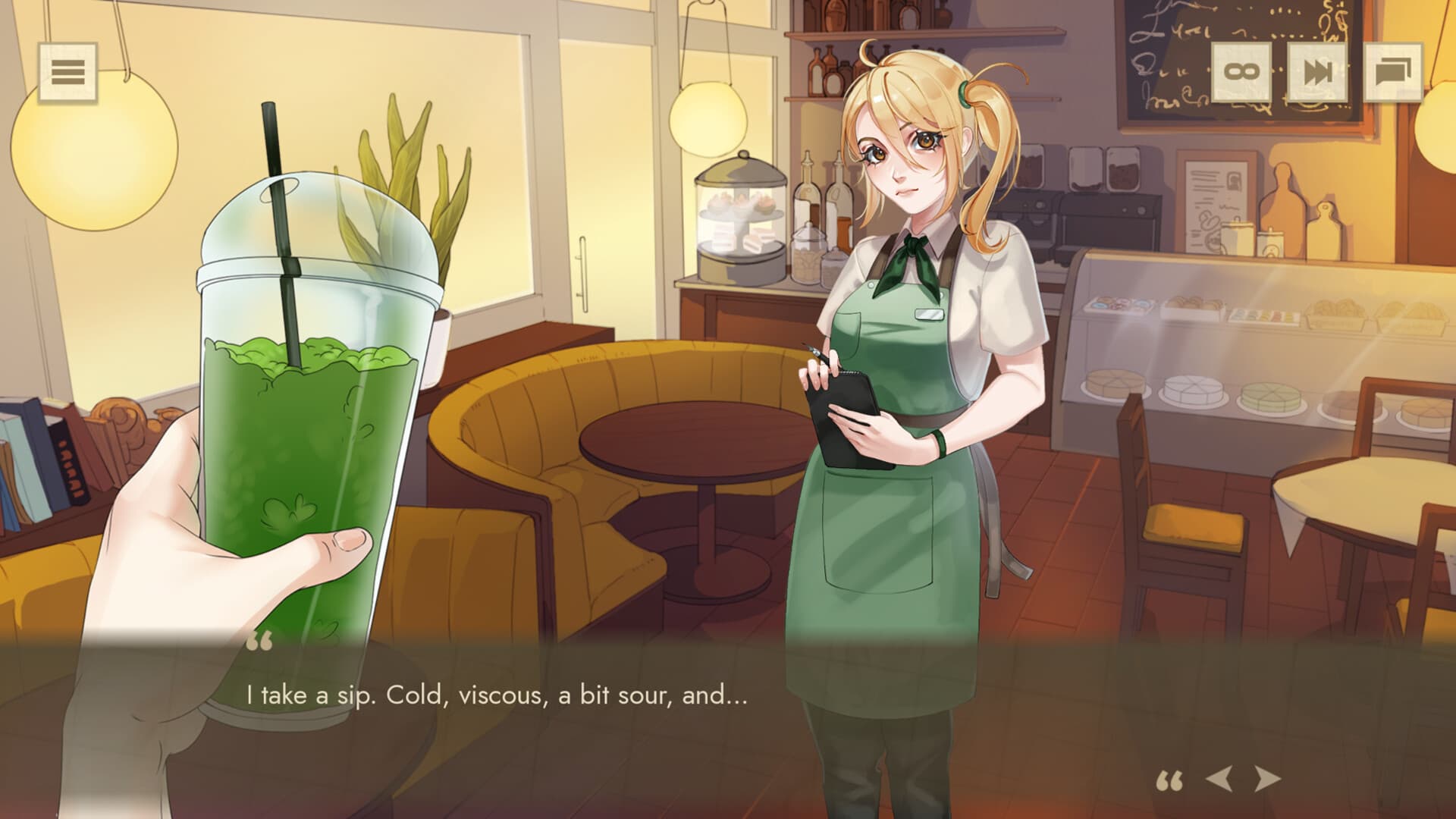This screenshot has height=819, width=1456.
Task: Go back with the left arrow
Action: click(x=1219, y=779)
